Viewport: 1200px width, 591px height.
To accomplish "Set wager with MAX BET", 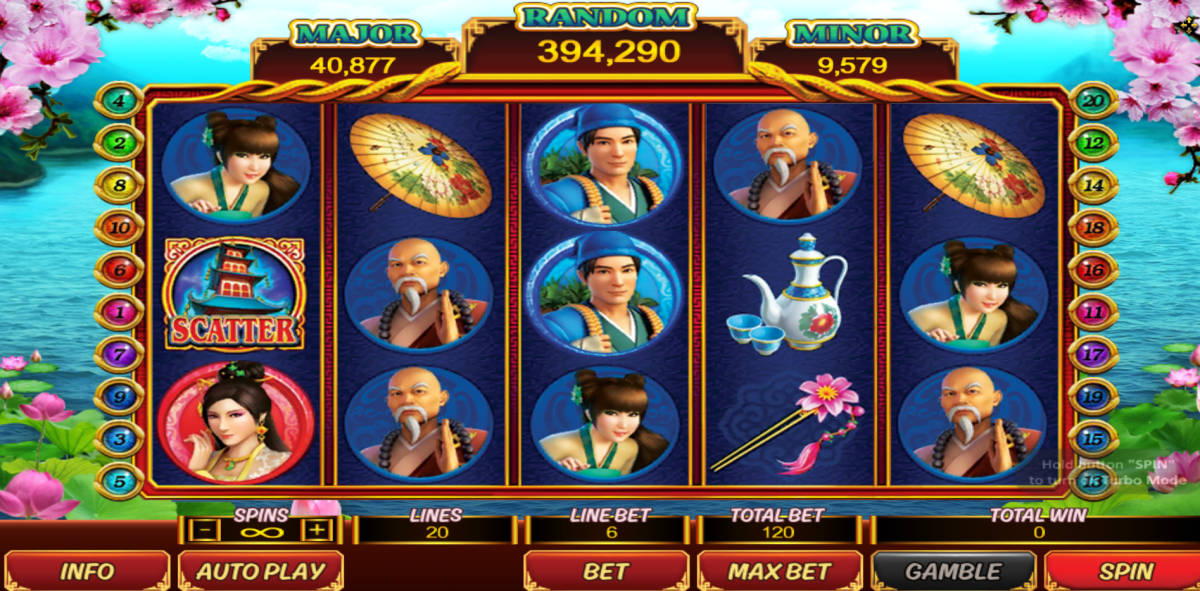I will pyautogui.click(x=780, y=571).
